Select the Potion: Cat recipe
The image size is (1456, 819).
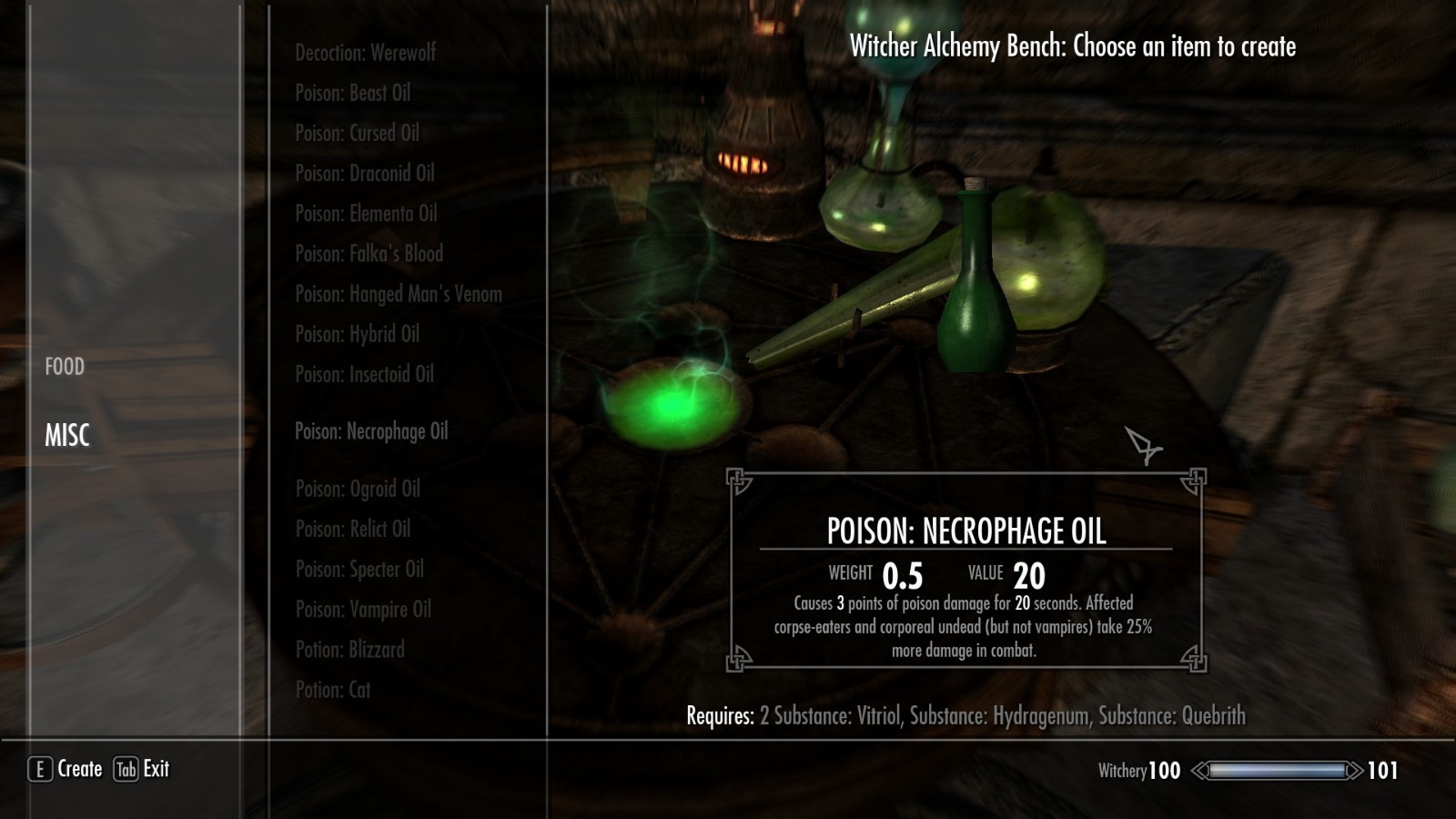[332, 690]
